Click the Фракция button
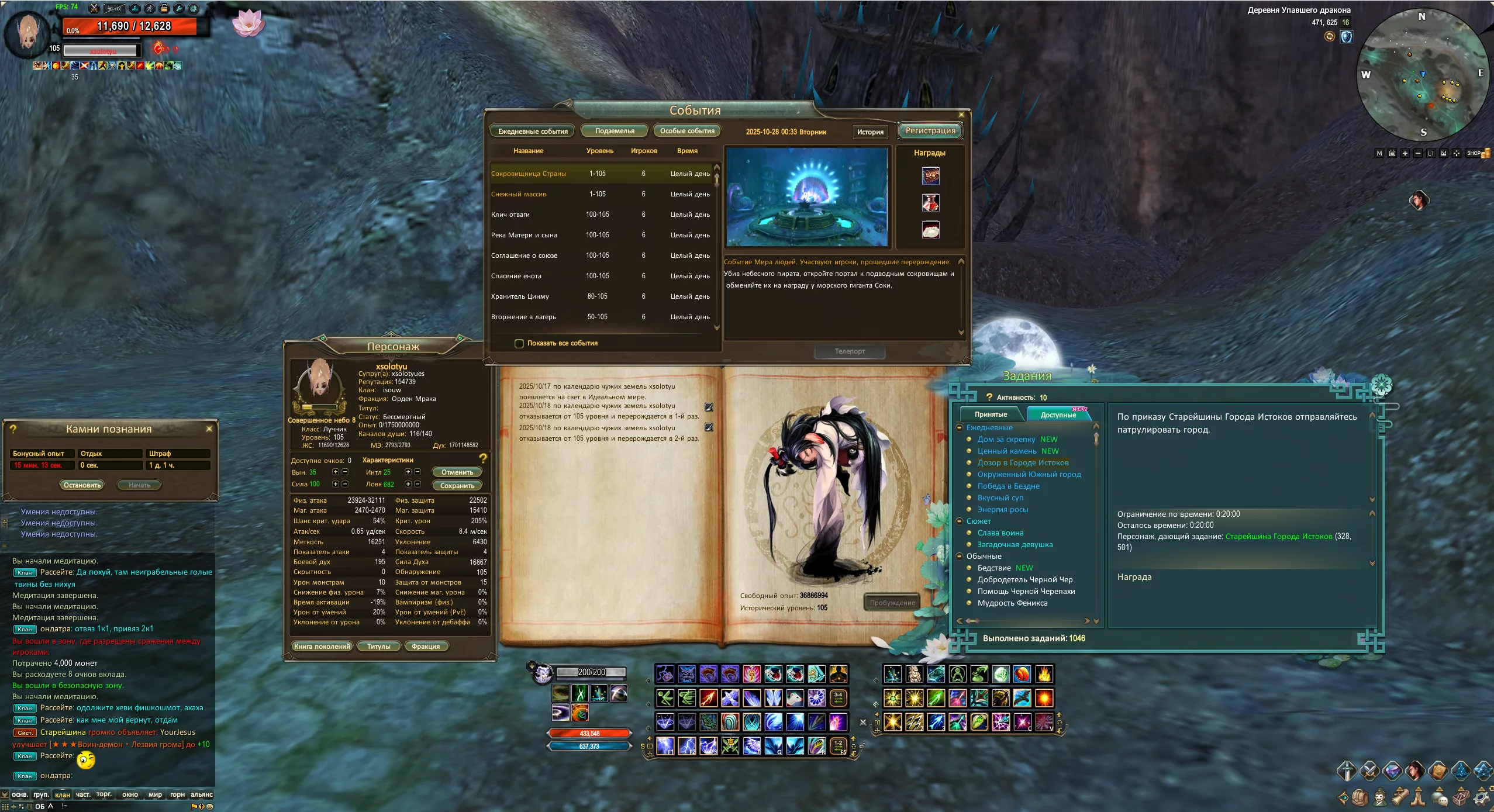Image resolution: width=1494 pixels, height=812 pixels. click(425, 646)
